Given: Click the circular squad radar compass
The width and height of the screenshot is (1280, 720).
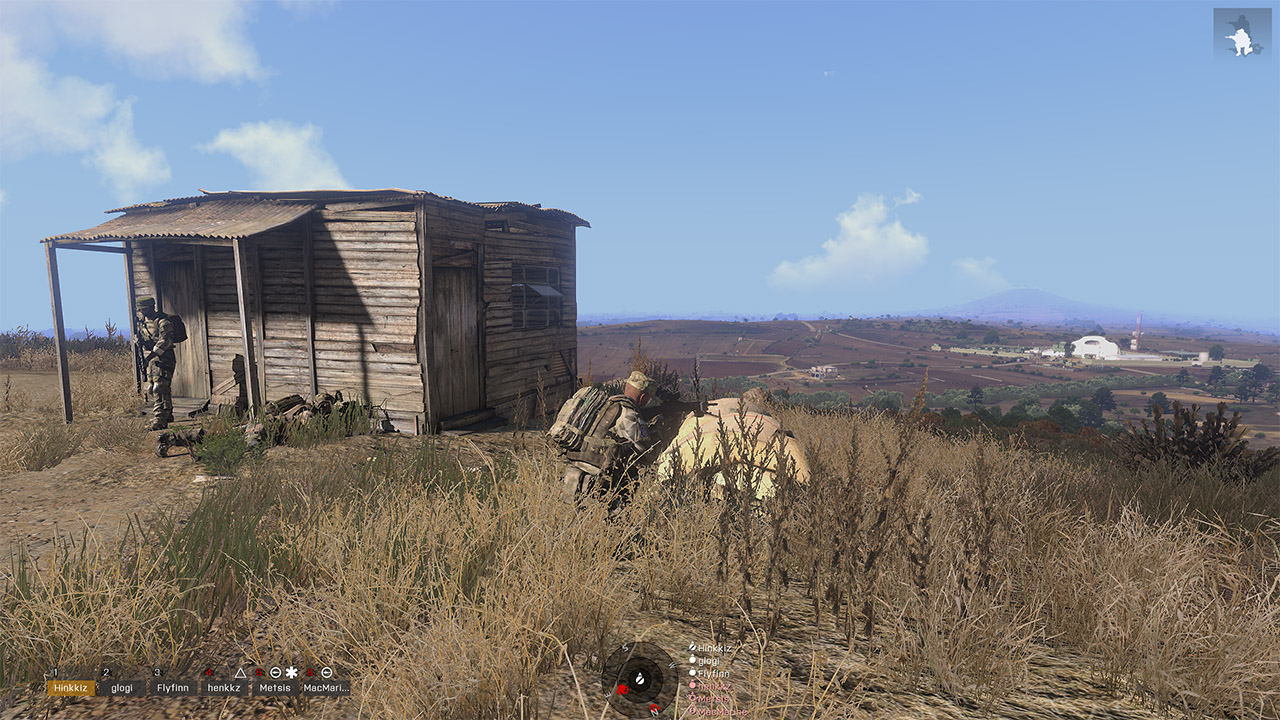Looking at the screenshot, I should click(640, 680).
